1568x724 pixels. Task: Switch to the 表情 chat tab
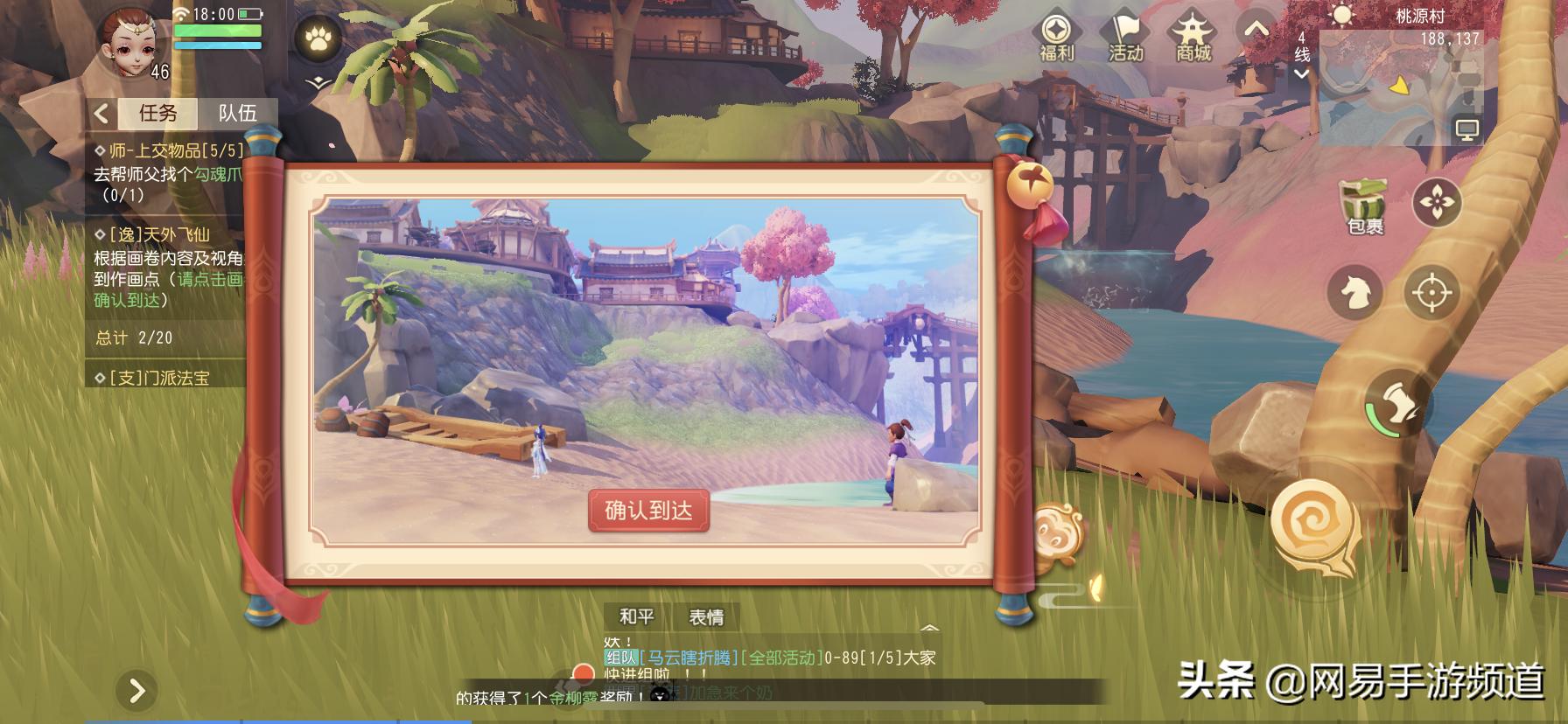point(709,616)
